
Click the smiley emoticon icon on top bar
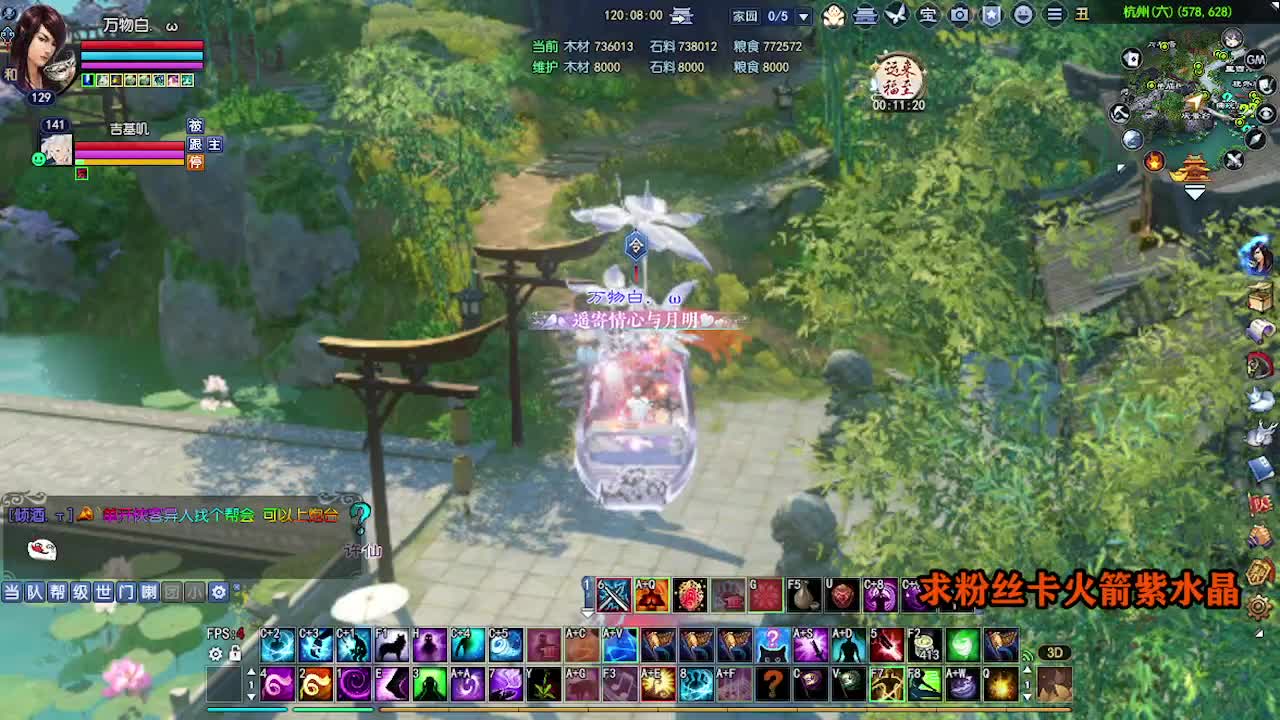coord(1021,15)
